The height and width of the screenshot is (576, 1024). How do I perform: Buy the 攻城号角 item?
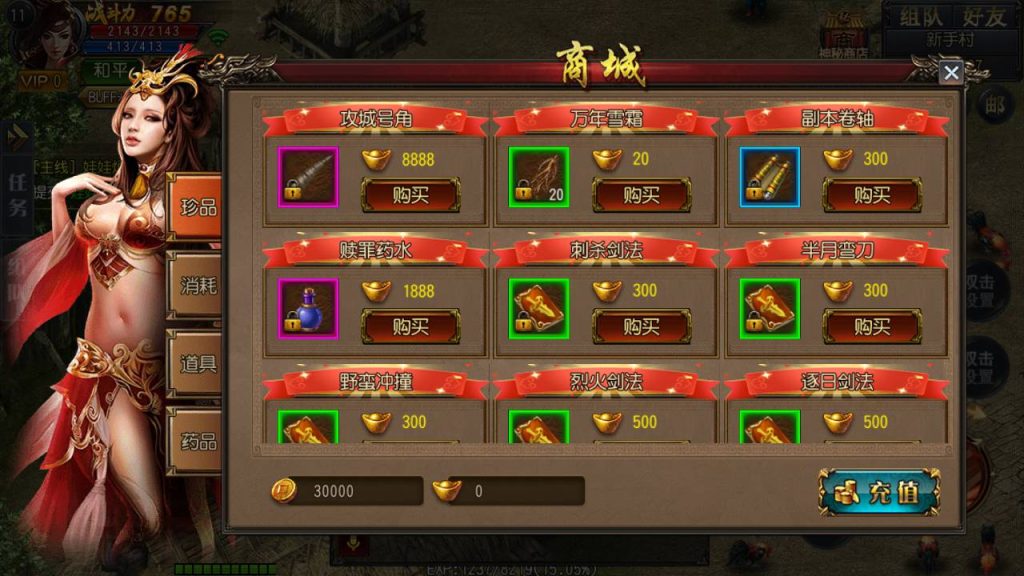410,195
